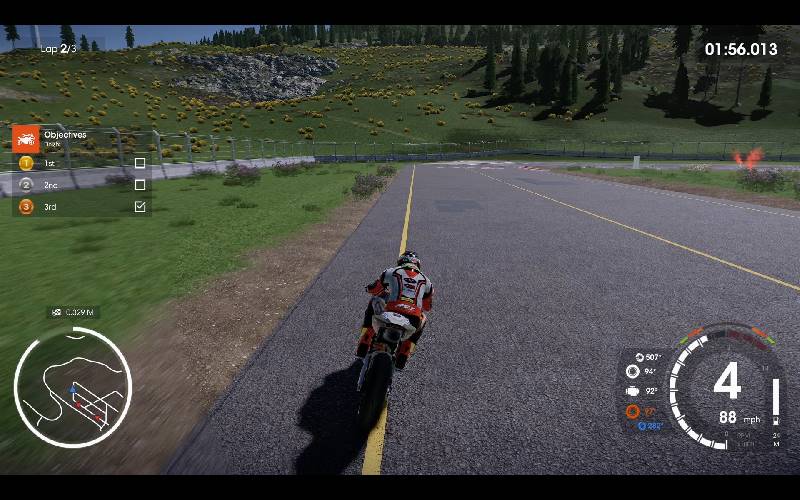This screenshot has width=800, height=500.
Task: Open the circular track minimap
Action: 72,386
